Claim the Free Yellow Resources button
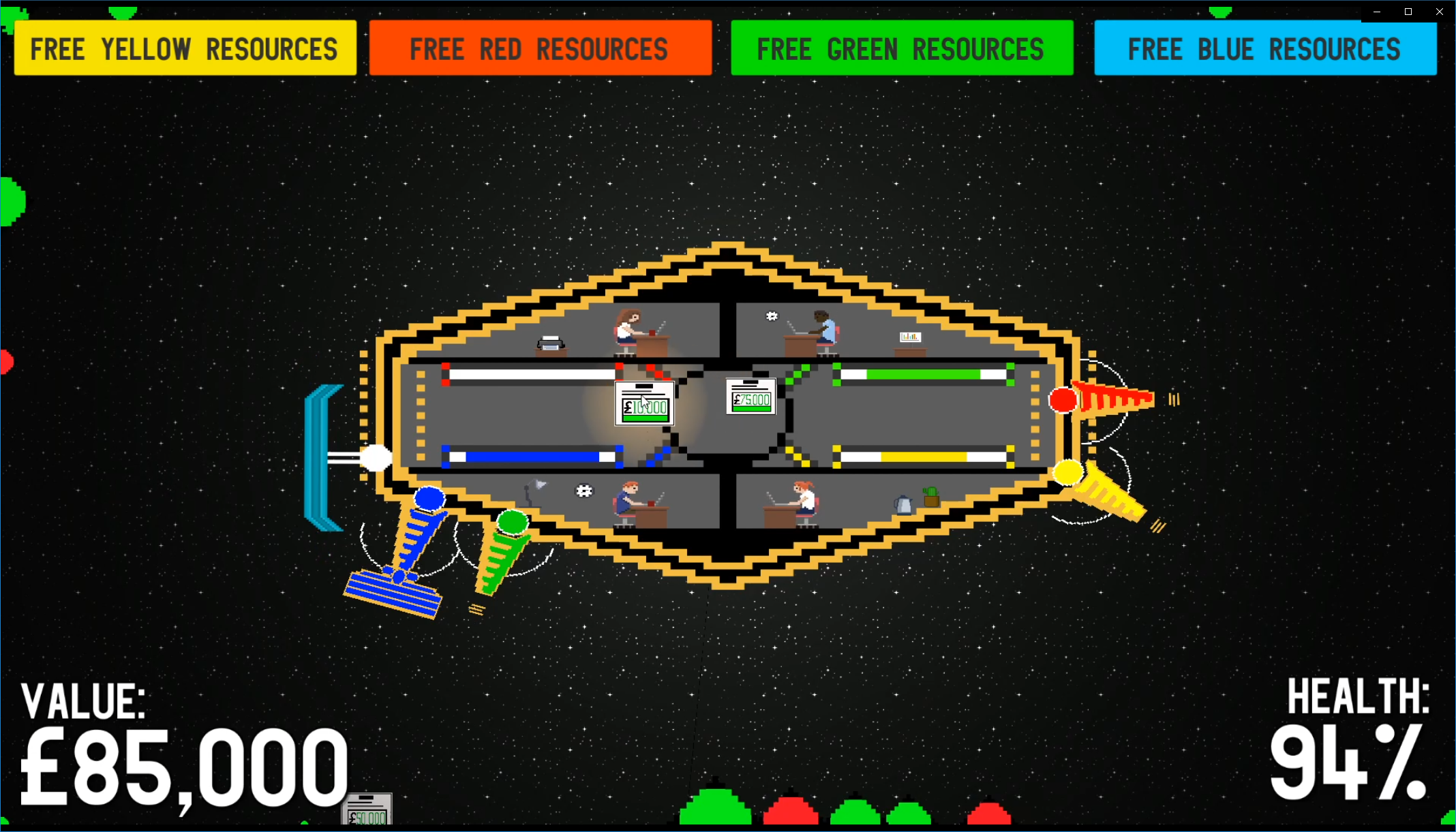The image size is (1456, 832). tap(185, 48)
